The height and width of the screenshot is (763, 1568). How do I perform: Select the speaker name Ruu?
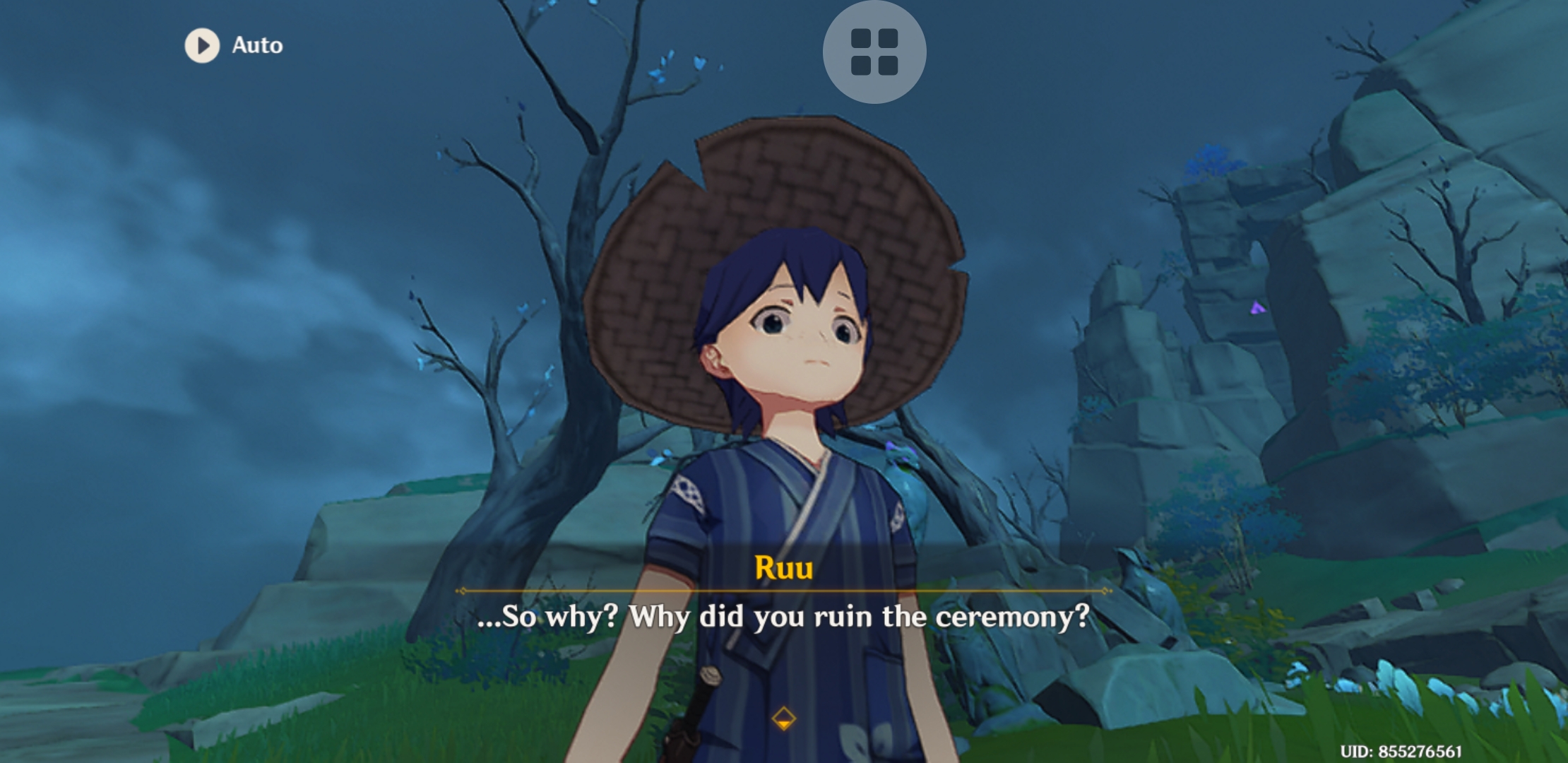pyautogui.click(x=783, y=566)
